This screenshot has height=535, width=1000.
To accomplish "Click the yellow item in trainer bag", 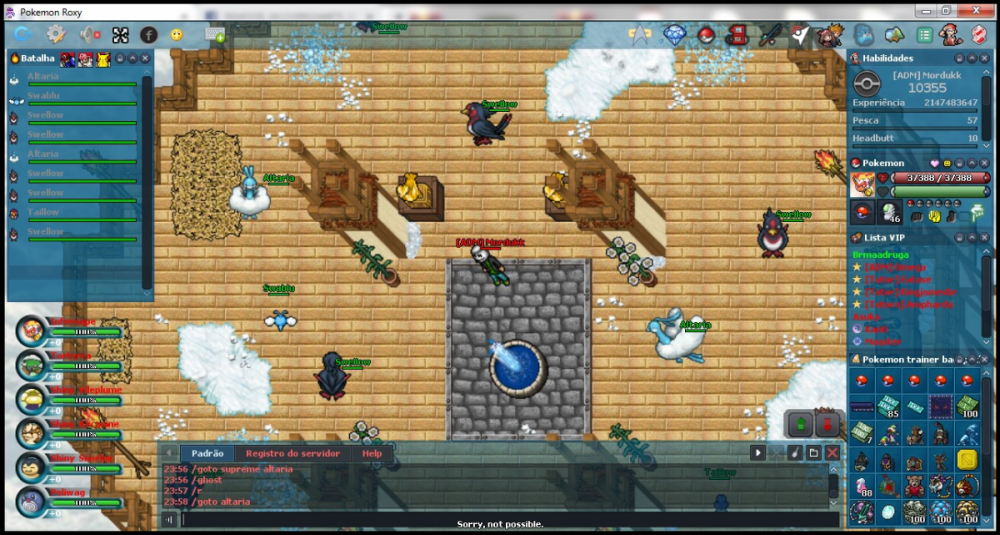I will 966,459.
